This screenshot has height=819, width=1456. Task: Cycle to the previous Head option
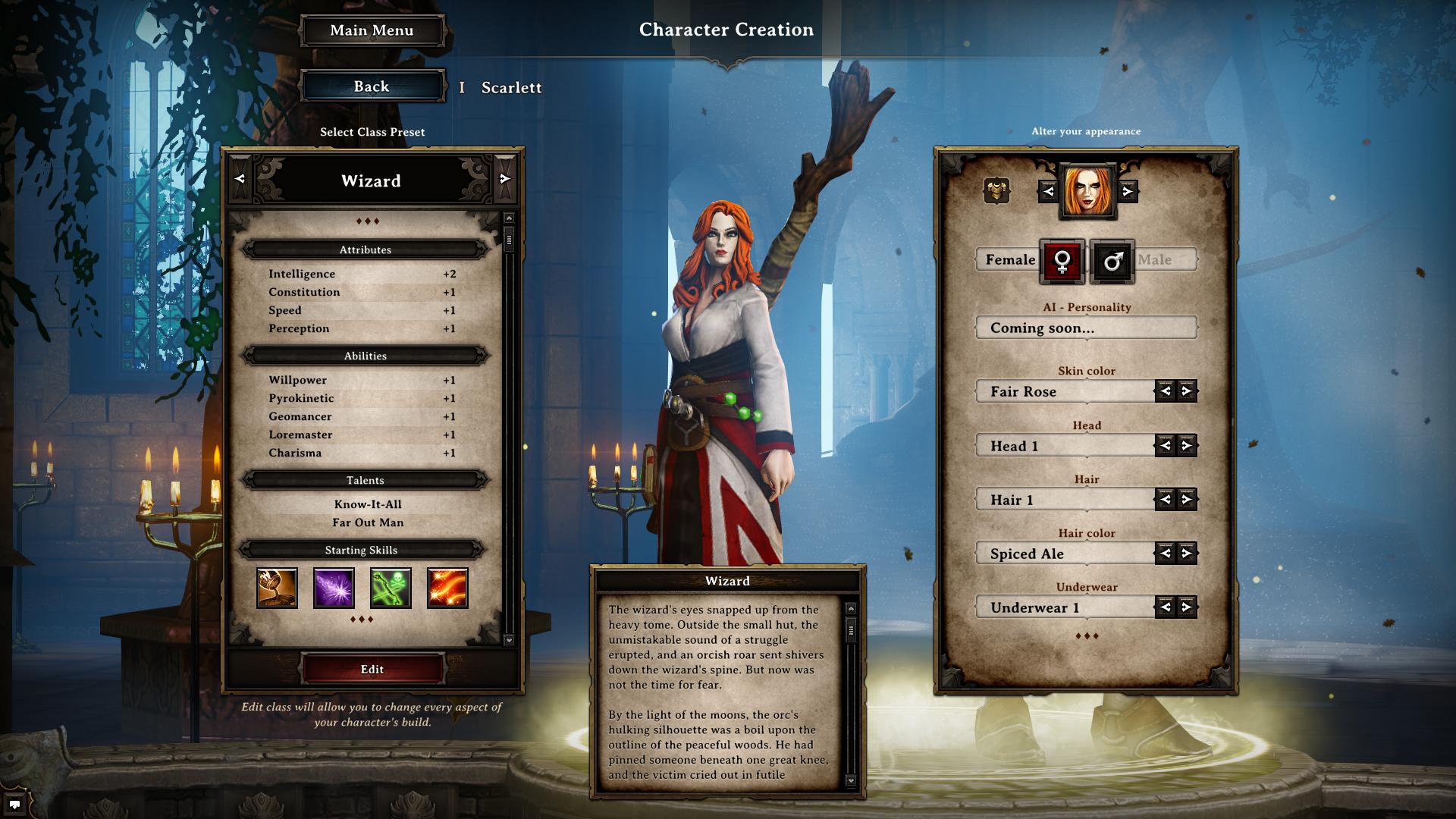tap(1166, 445)
